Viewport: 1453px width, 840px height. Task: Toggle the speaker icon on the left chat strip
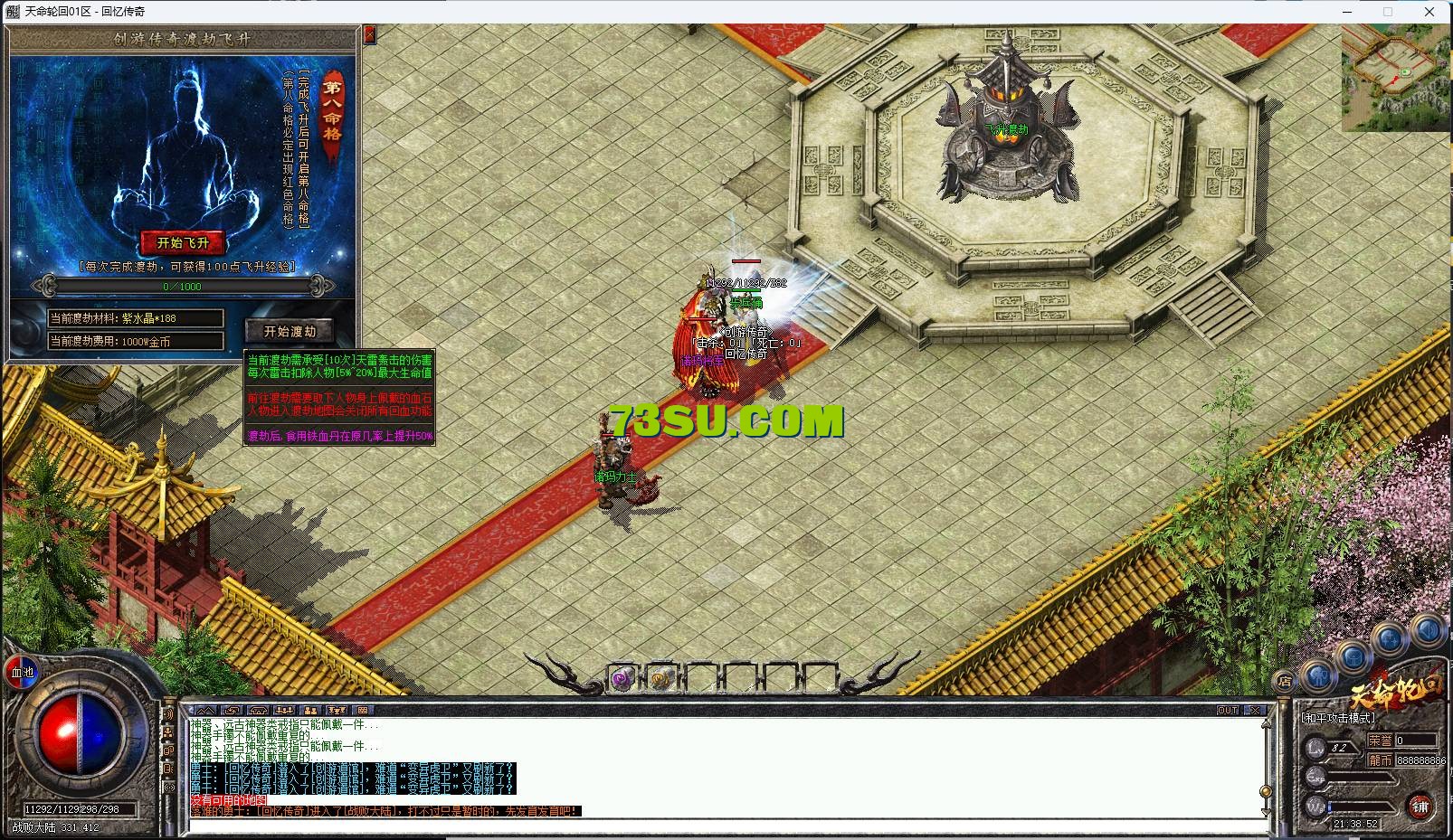point(169,713)
